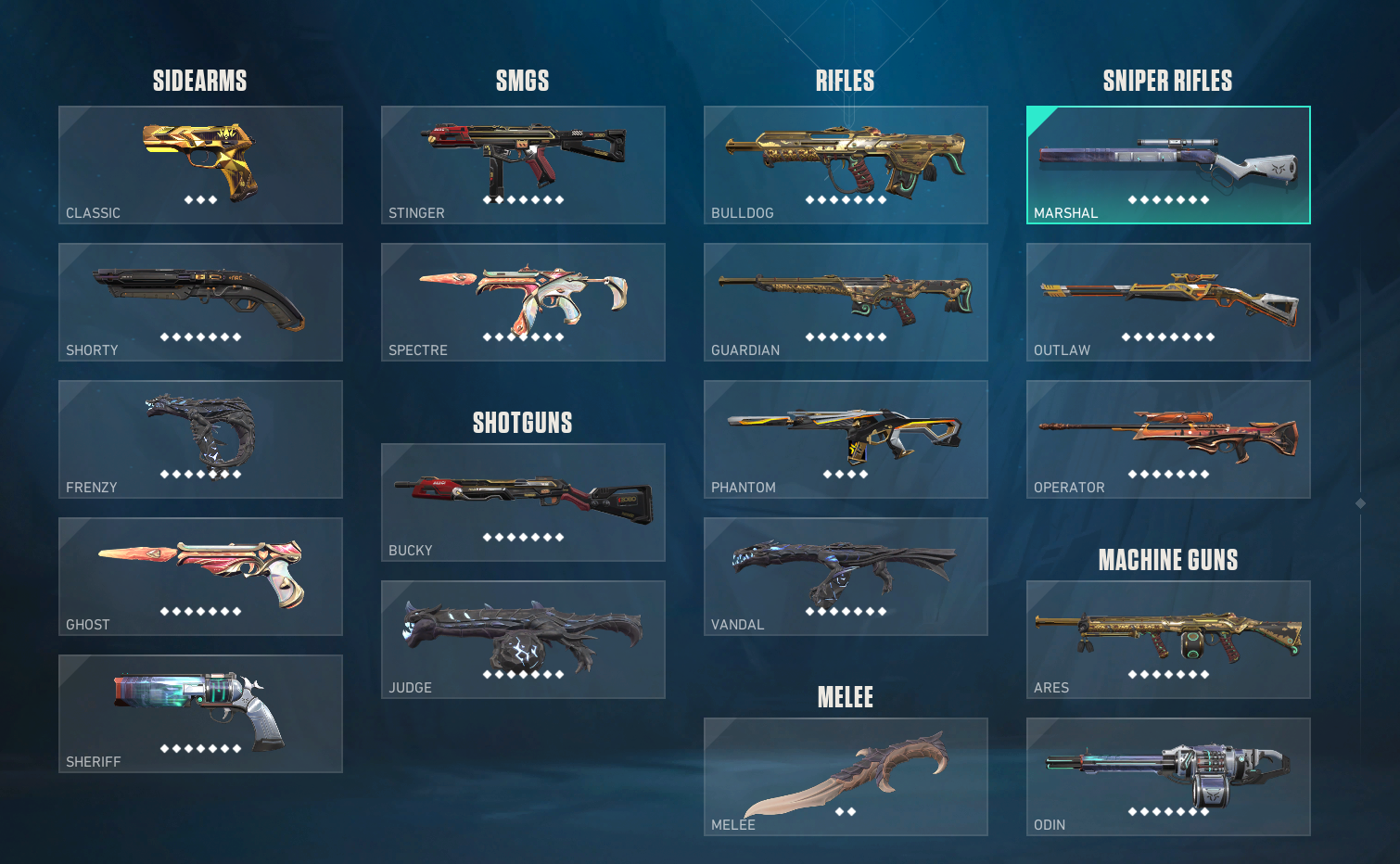Select the Ares machine gun slot
Image resolution: width=1400 pixels, height=864 pixels.
pyautogui.click(x=1168, y=640)
